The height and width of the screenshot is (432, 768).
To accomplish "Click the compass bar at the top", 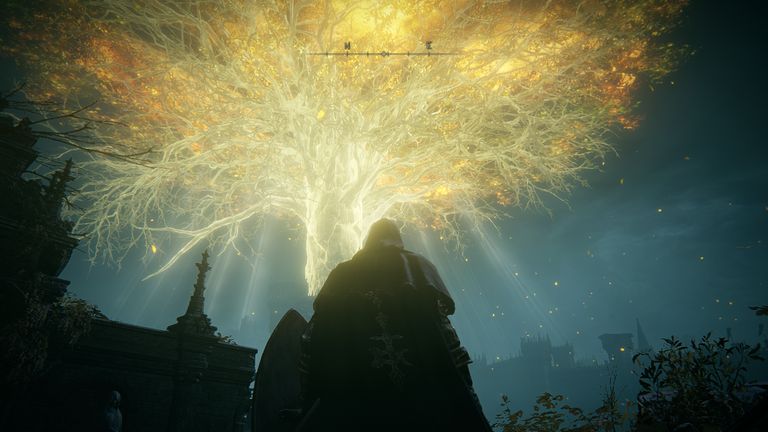I will coord(385,50).
